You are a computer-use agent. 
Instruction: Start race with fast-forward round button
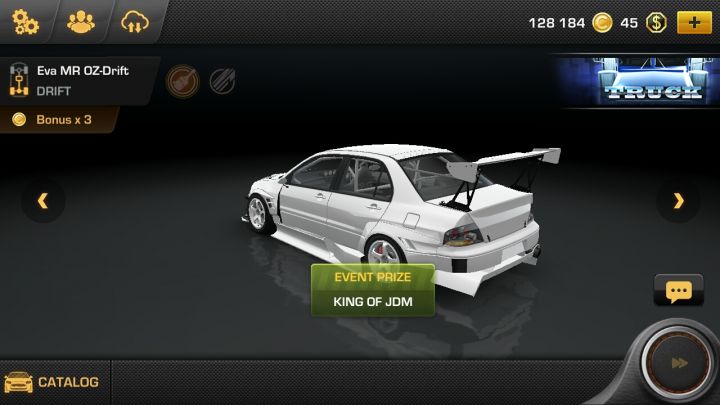tap(679, 363)
